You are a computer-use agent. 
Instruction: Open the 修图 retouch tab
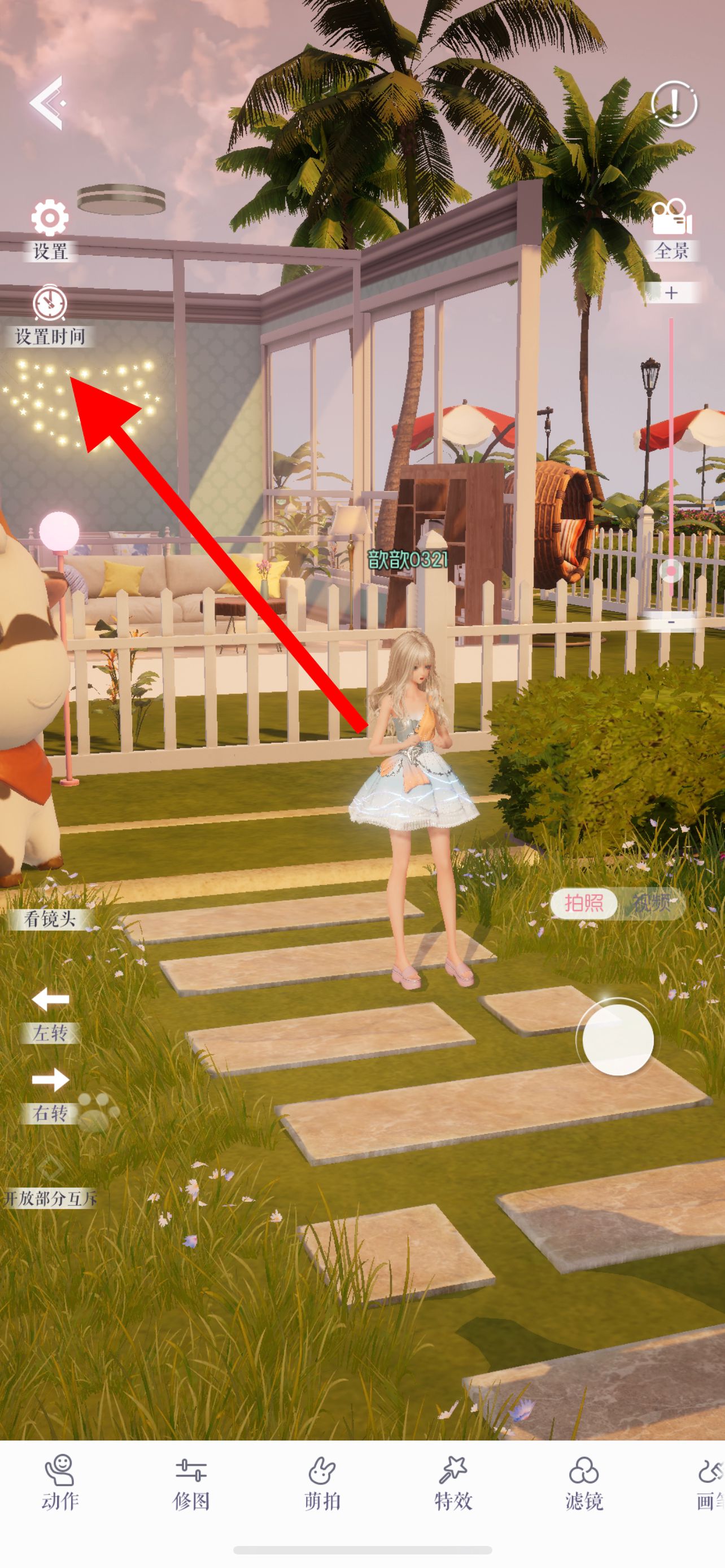point(191,1483)
